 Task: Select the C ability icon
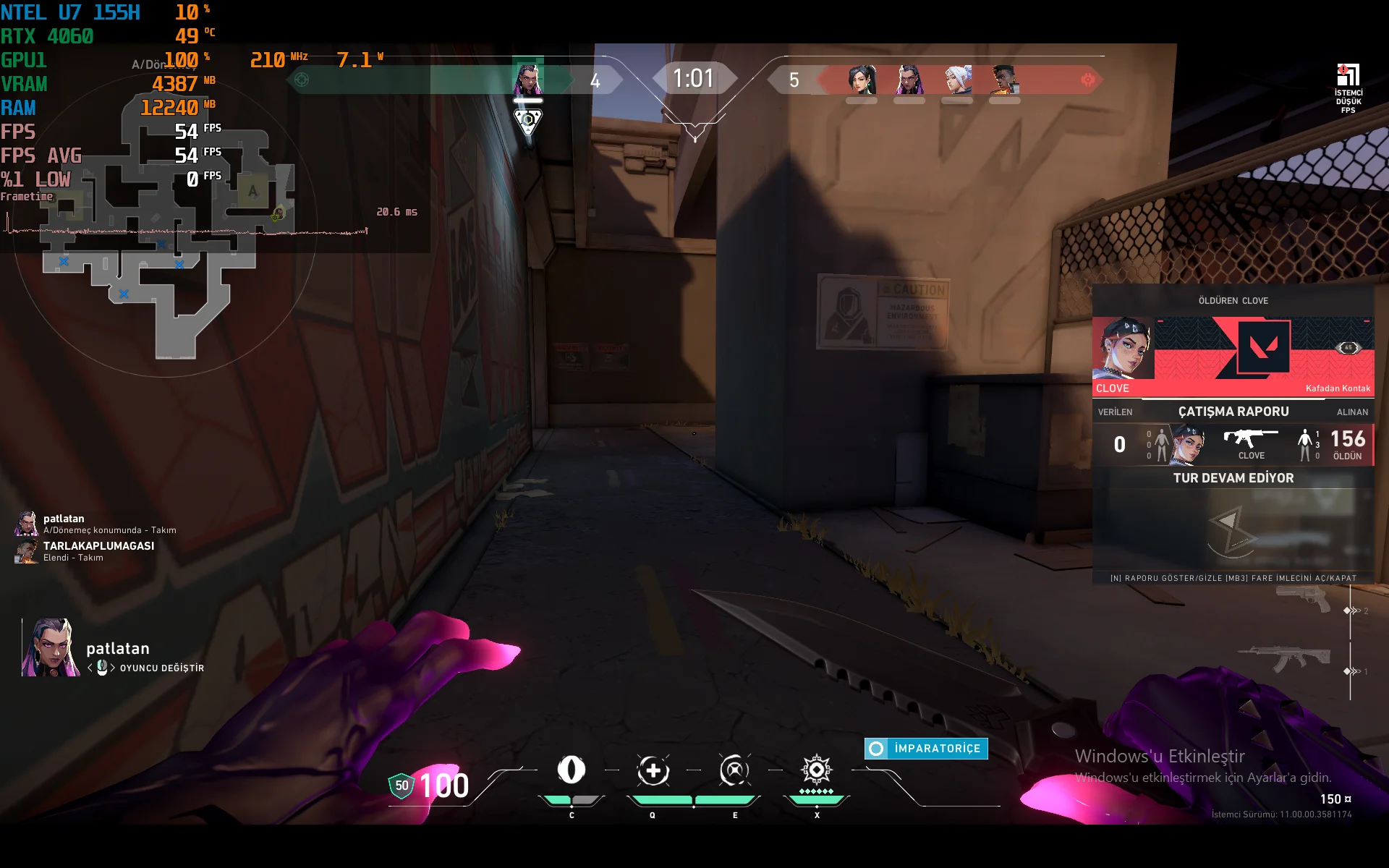point(571,770)
